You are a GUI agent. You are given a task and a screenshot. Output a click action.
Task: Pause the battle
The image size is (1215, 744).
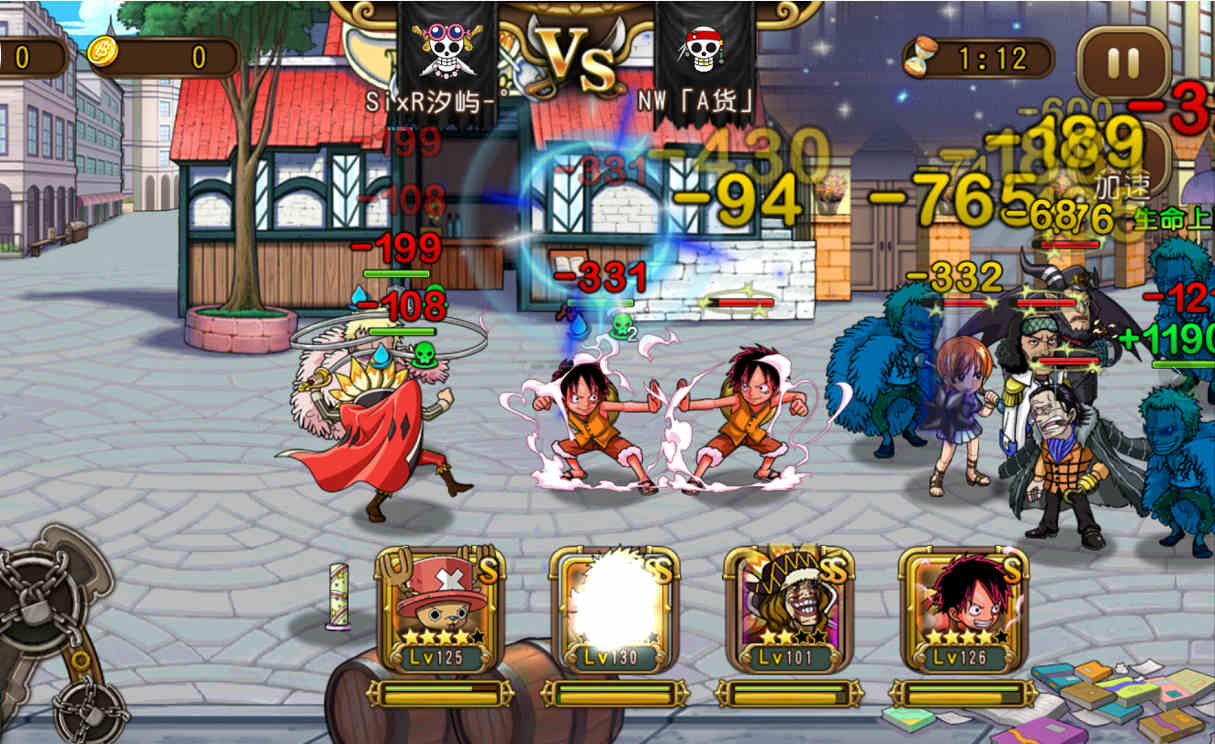click(x=1123, y=64)
